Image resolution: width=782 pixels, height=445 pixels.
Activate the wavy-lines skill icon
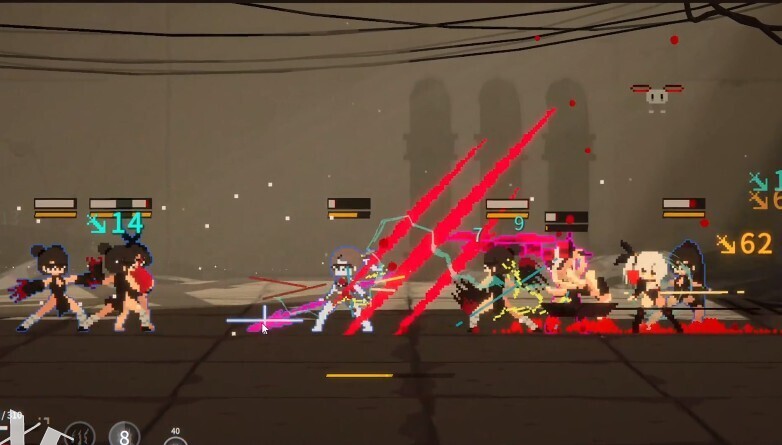tap(81, 434)
